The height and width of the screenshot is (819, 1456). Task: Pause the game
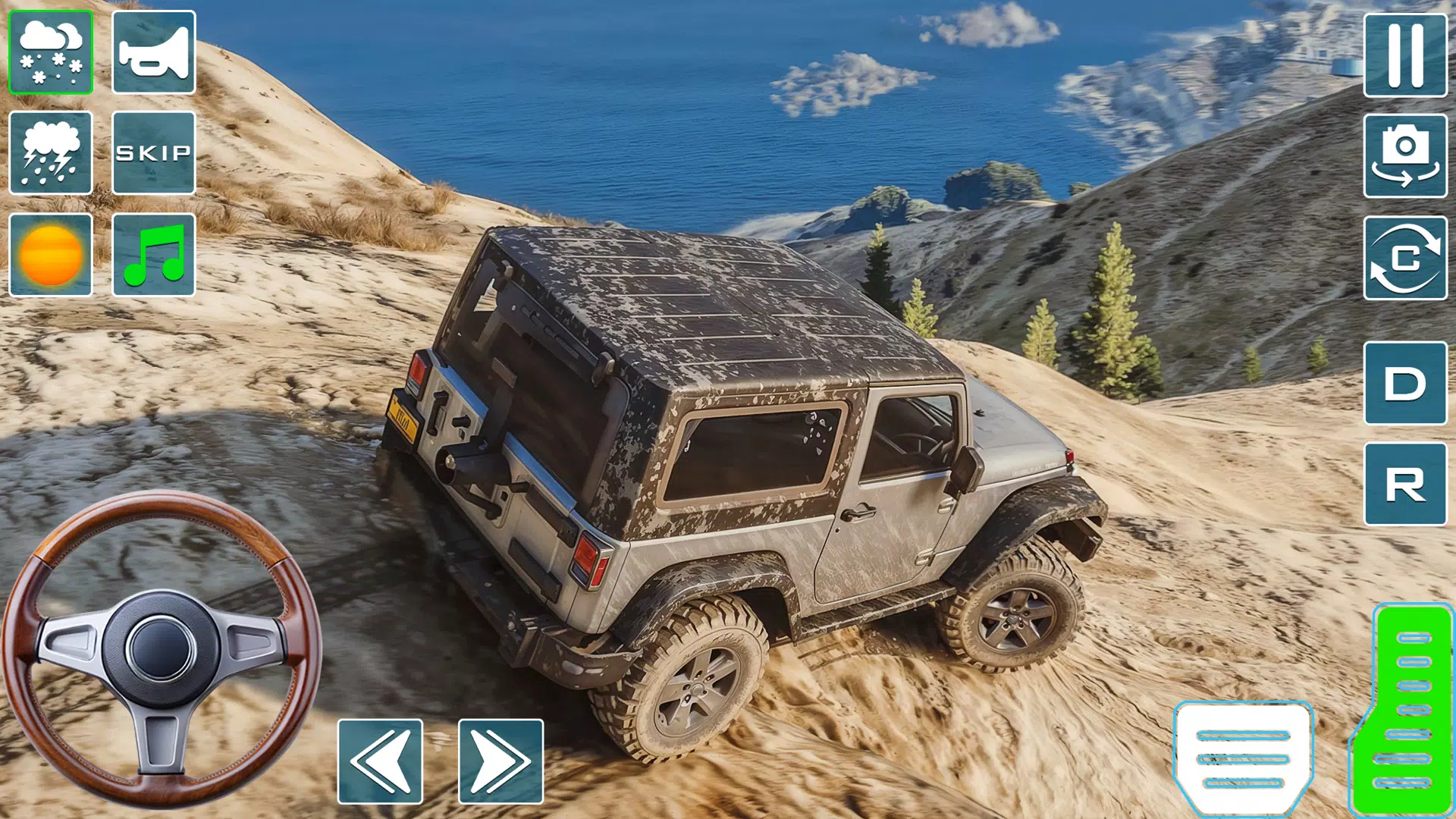tap(1405, 57)
